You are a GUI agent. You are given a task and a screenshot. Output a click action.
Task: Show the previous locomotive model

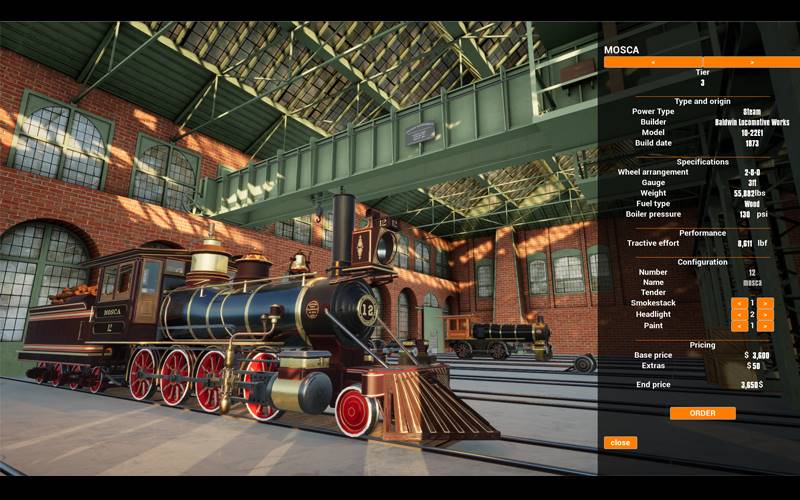pos(653,62)
